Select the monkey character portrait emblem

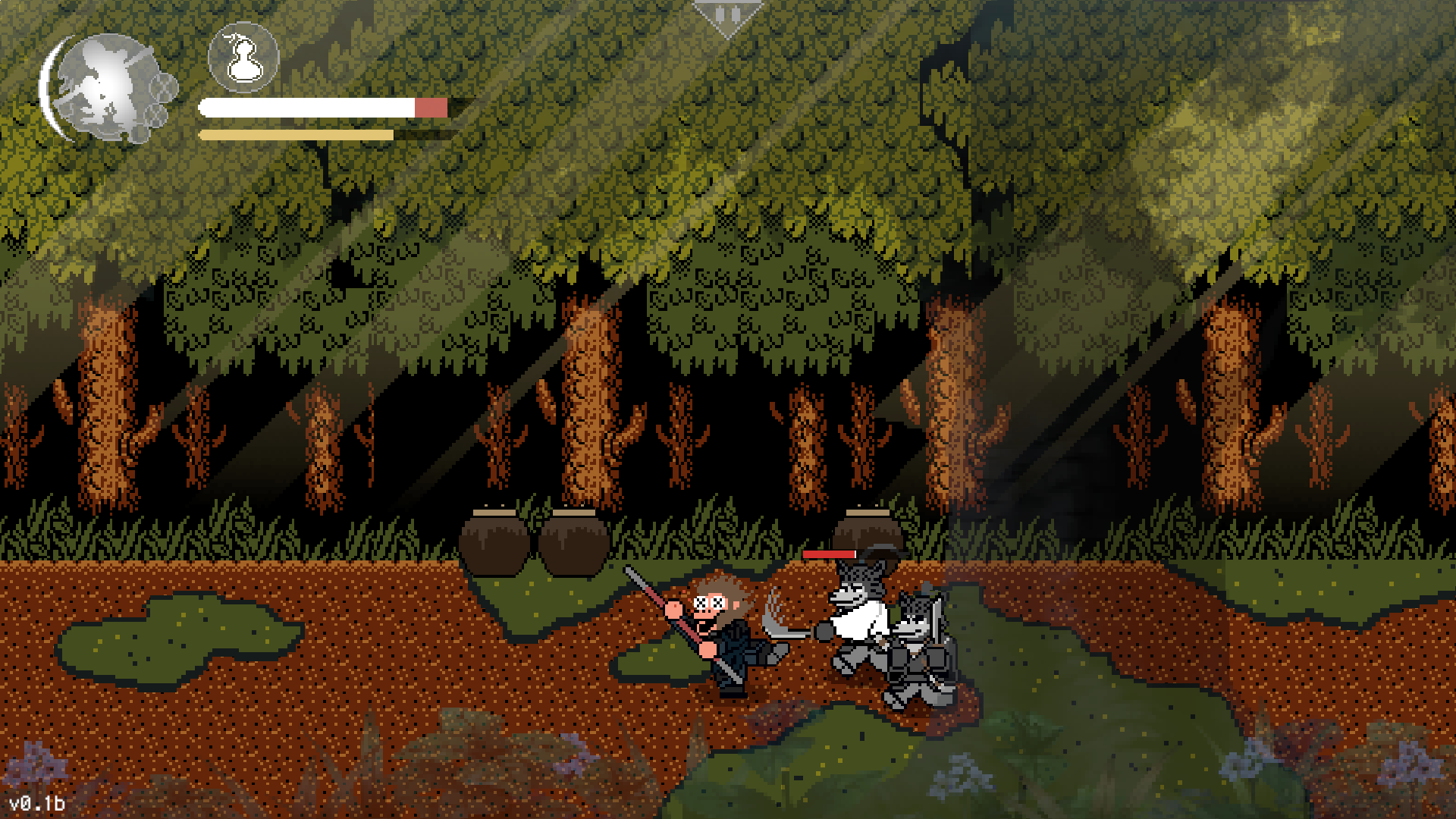point(106,87)
